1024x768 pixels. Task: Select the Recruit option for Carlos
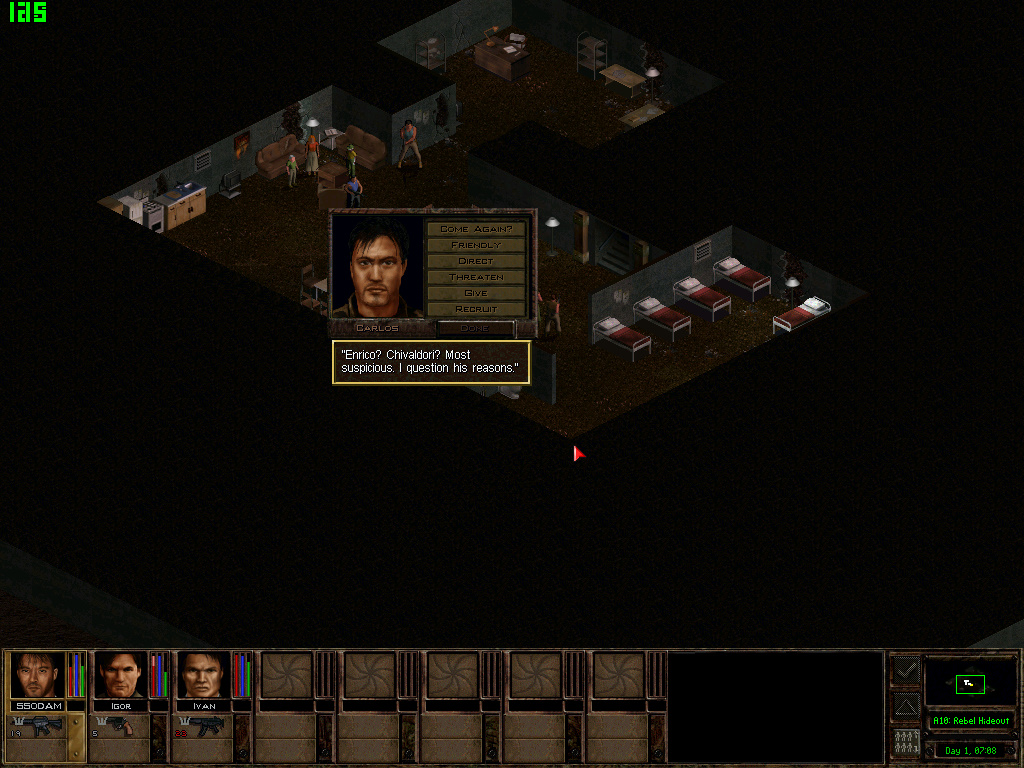pyautogui.click(x=476, y=309)
